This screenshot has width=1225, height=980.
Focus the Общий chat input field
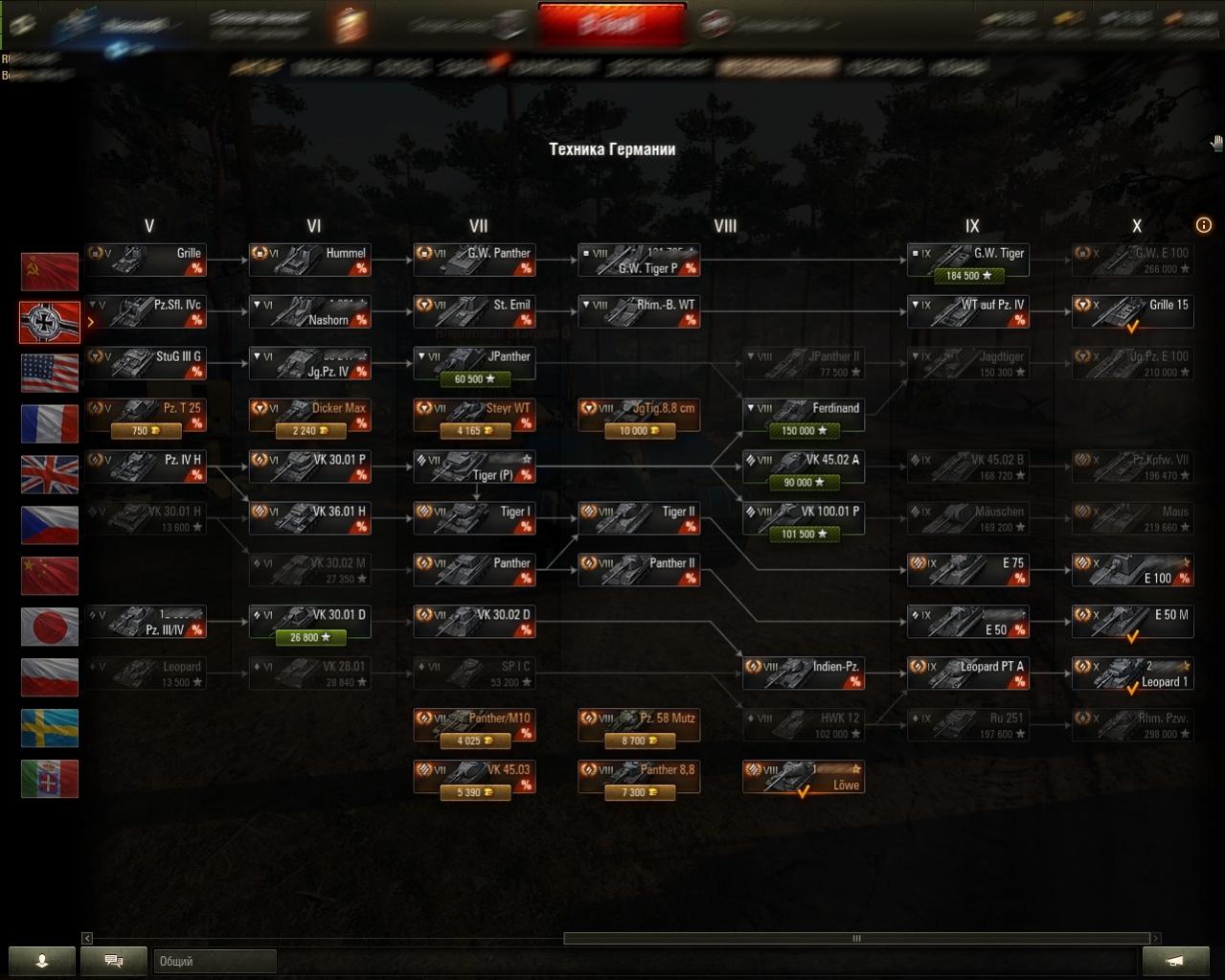click(215, 961)
